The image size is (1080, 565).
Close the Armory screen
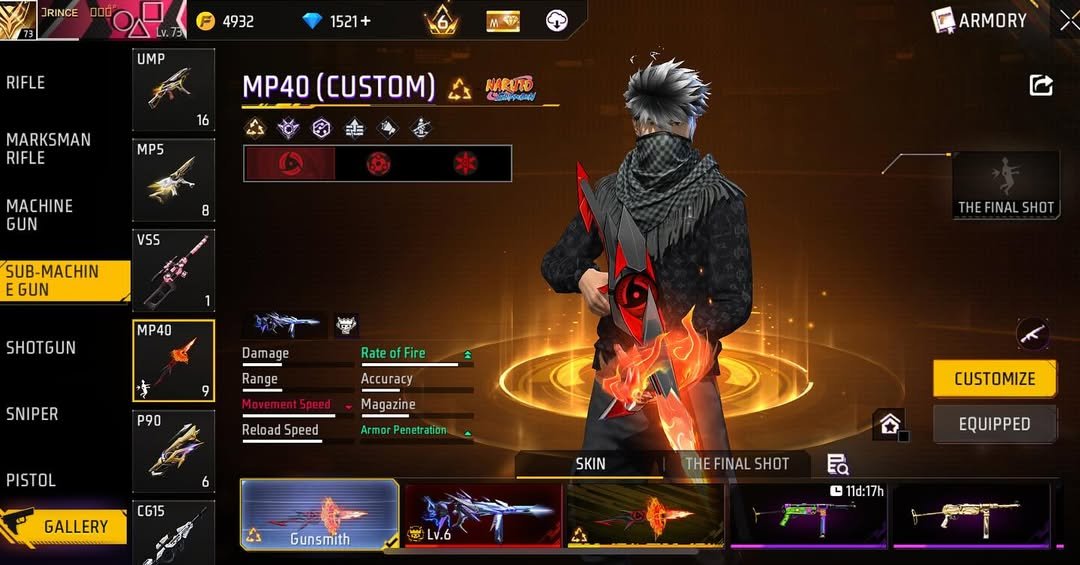1069,21
